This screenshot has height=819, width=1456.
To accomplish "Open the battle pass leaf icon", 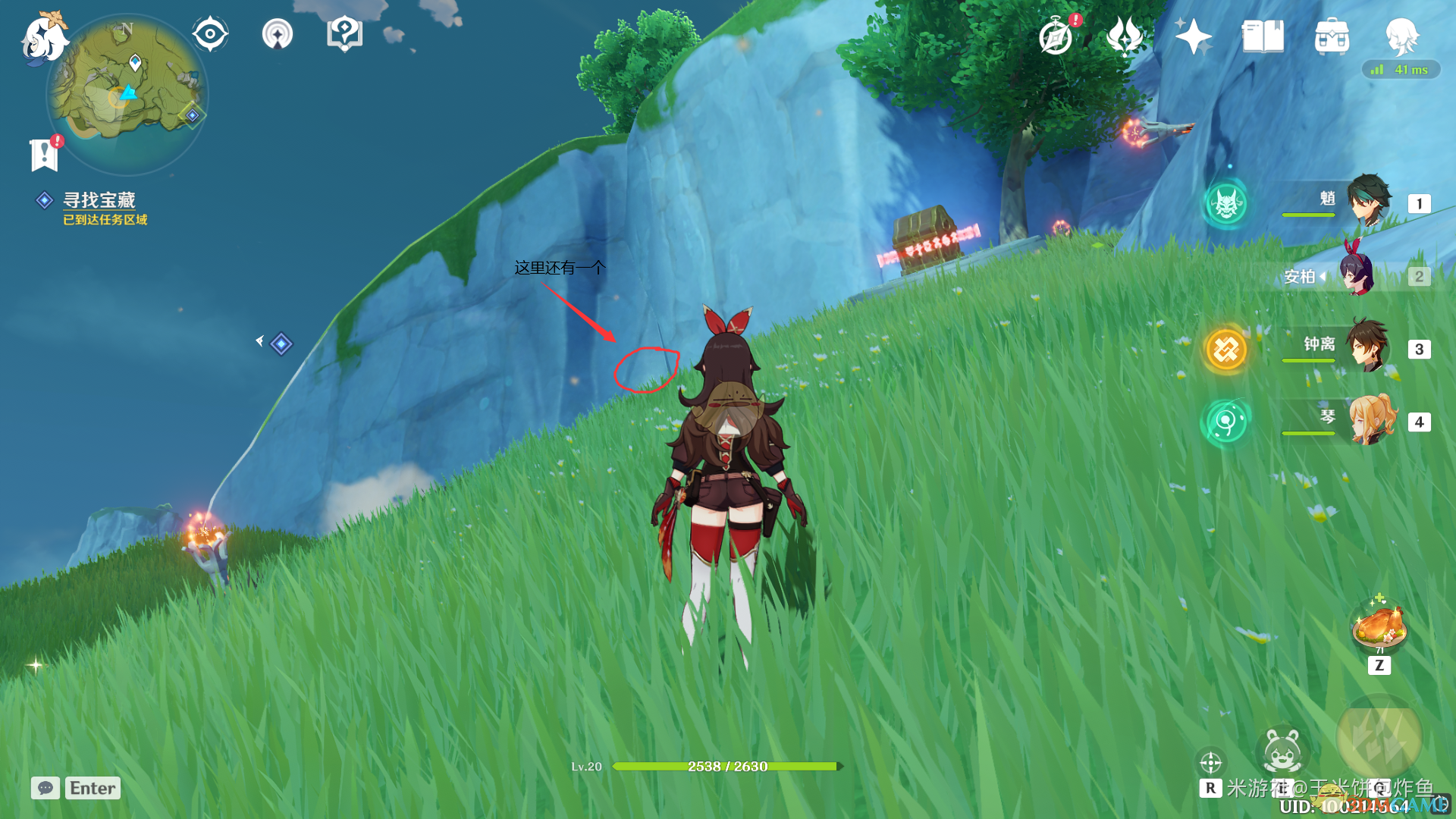I will 1125,36.
